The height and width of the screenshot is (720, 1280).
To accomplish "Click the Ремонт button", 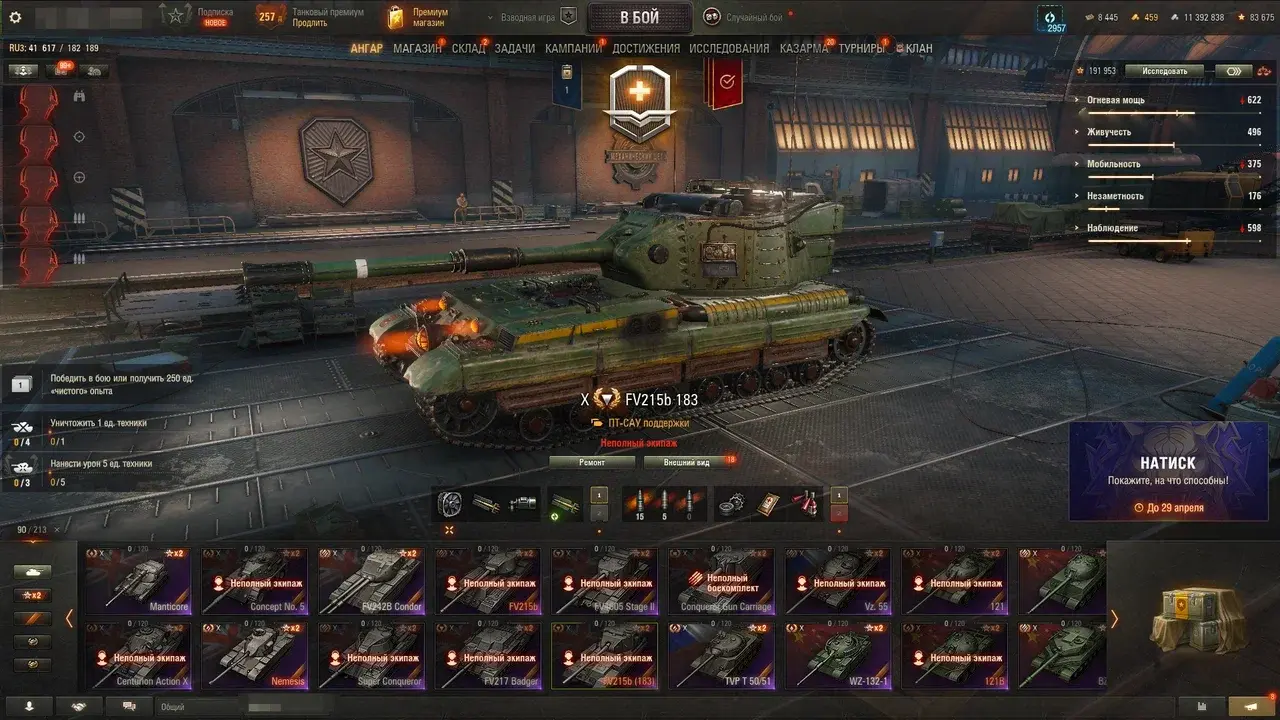I will tap(592, 462).
